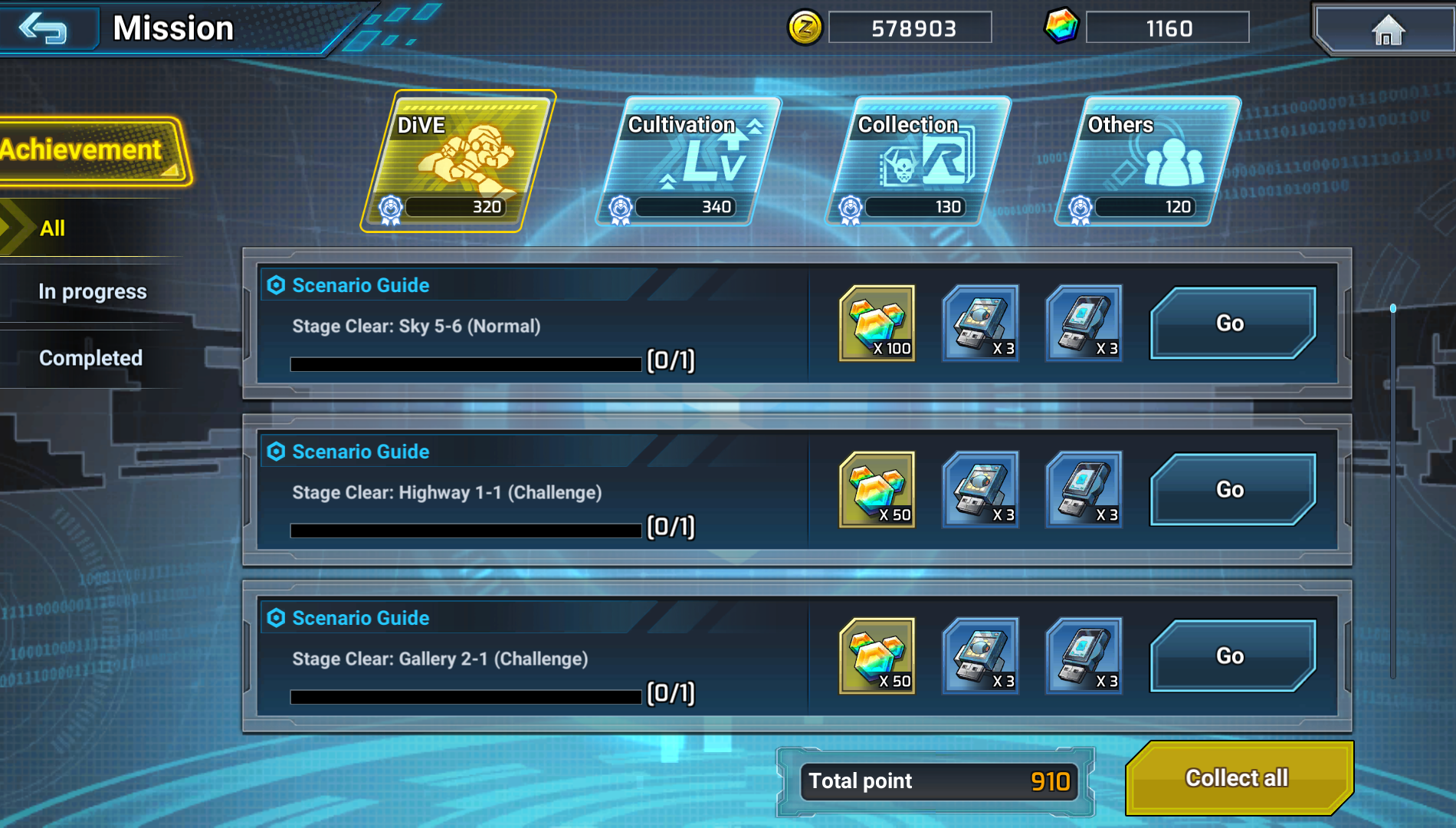View Completed missions
Viewport: 1456px width, 828px height.
click(90, 358)
